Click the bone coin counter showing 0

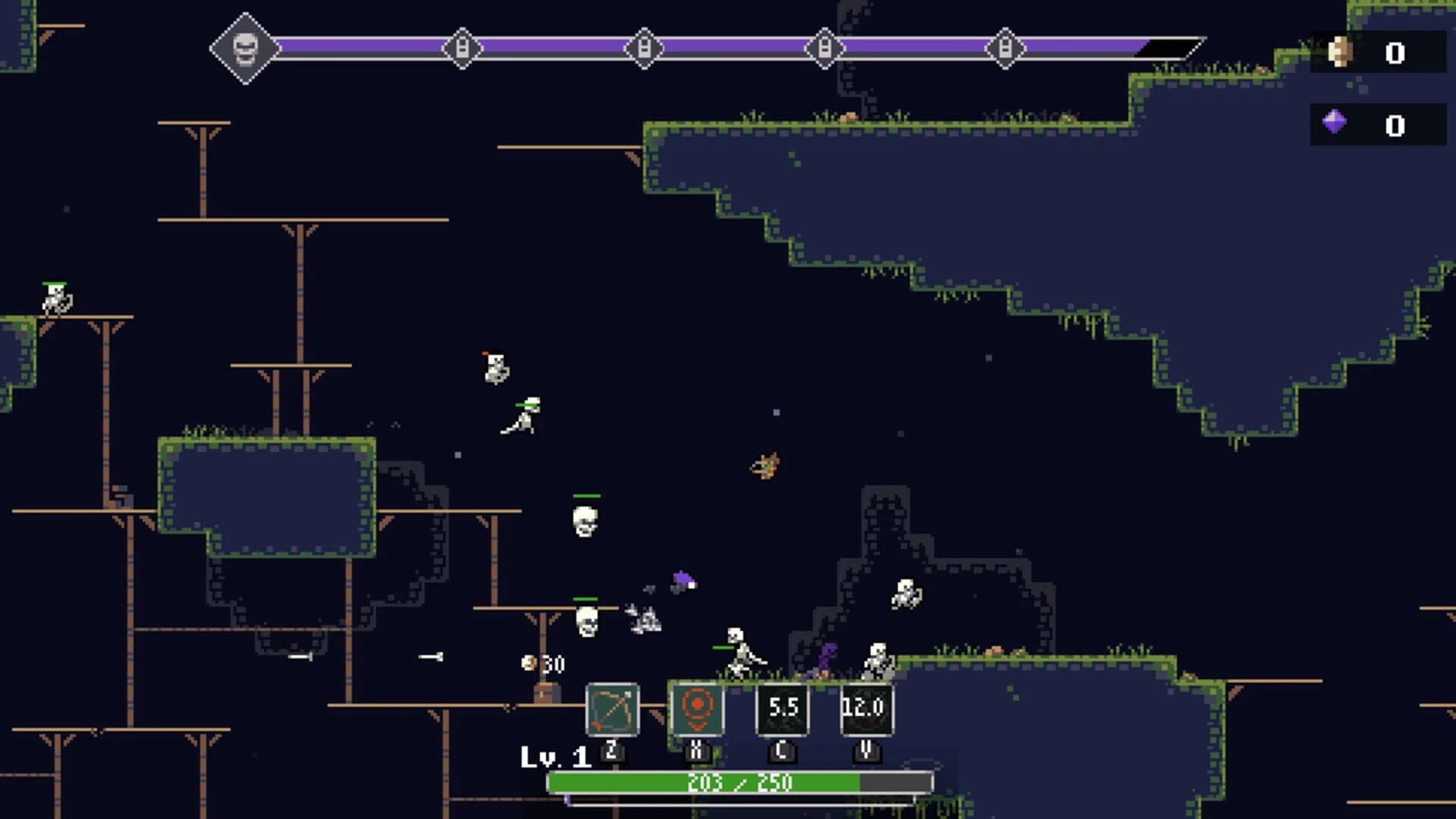[x=1394, y=52]
